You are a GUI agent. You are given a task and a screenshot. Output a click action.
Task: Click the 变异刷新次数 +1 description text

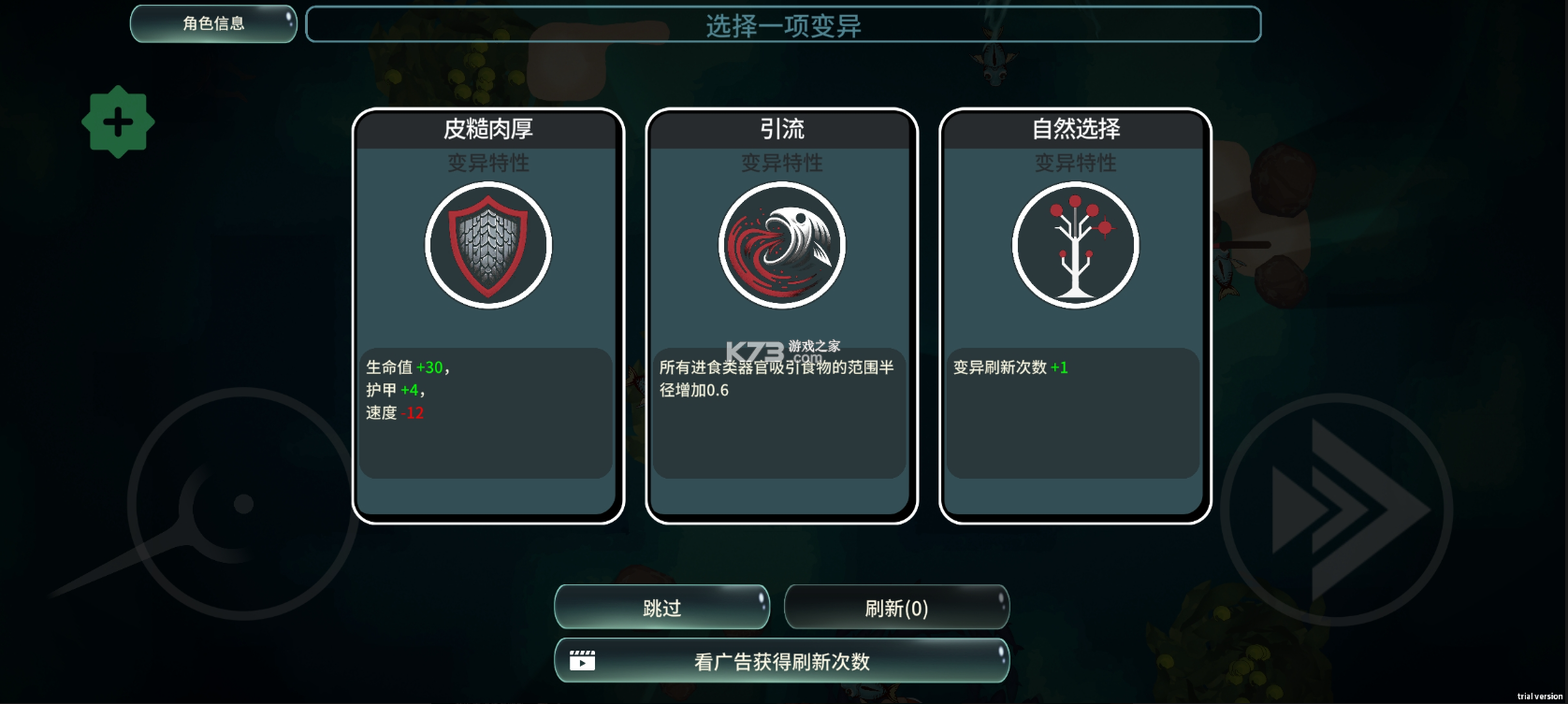(1012, 367)
